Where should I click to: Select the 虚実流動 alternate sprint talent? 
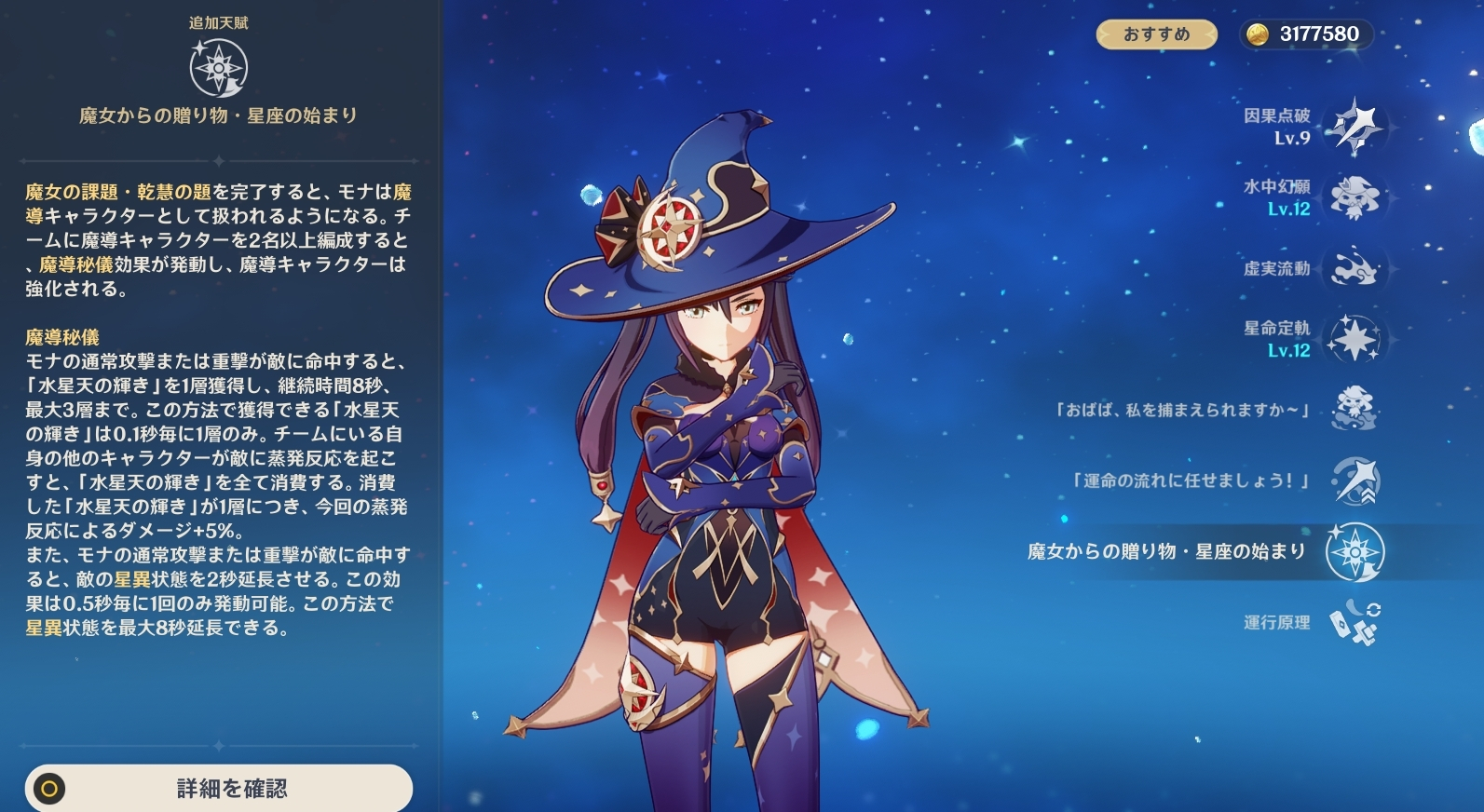[1354, 268]
